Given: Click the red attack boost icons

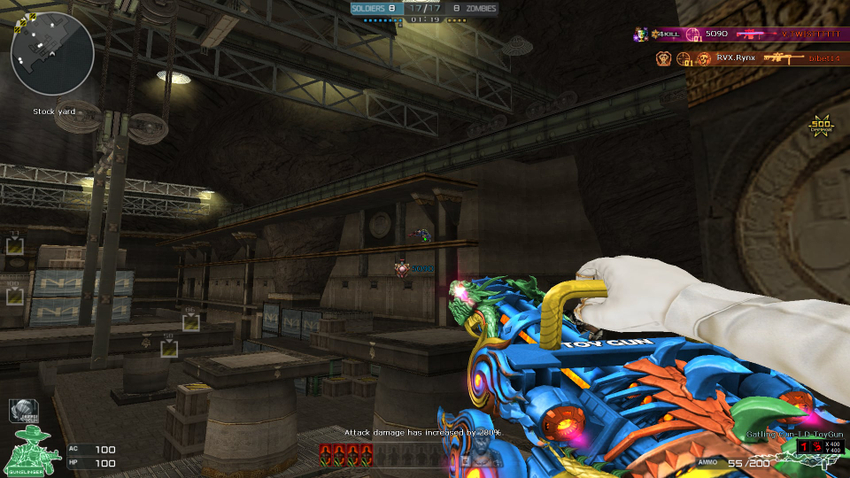Looking at the screenshot, I should [x=346, y=455].
